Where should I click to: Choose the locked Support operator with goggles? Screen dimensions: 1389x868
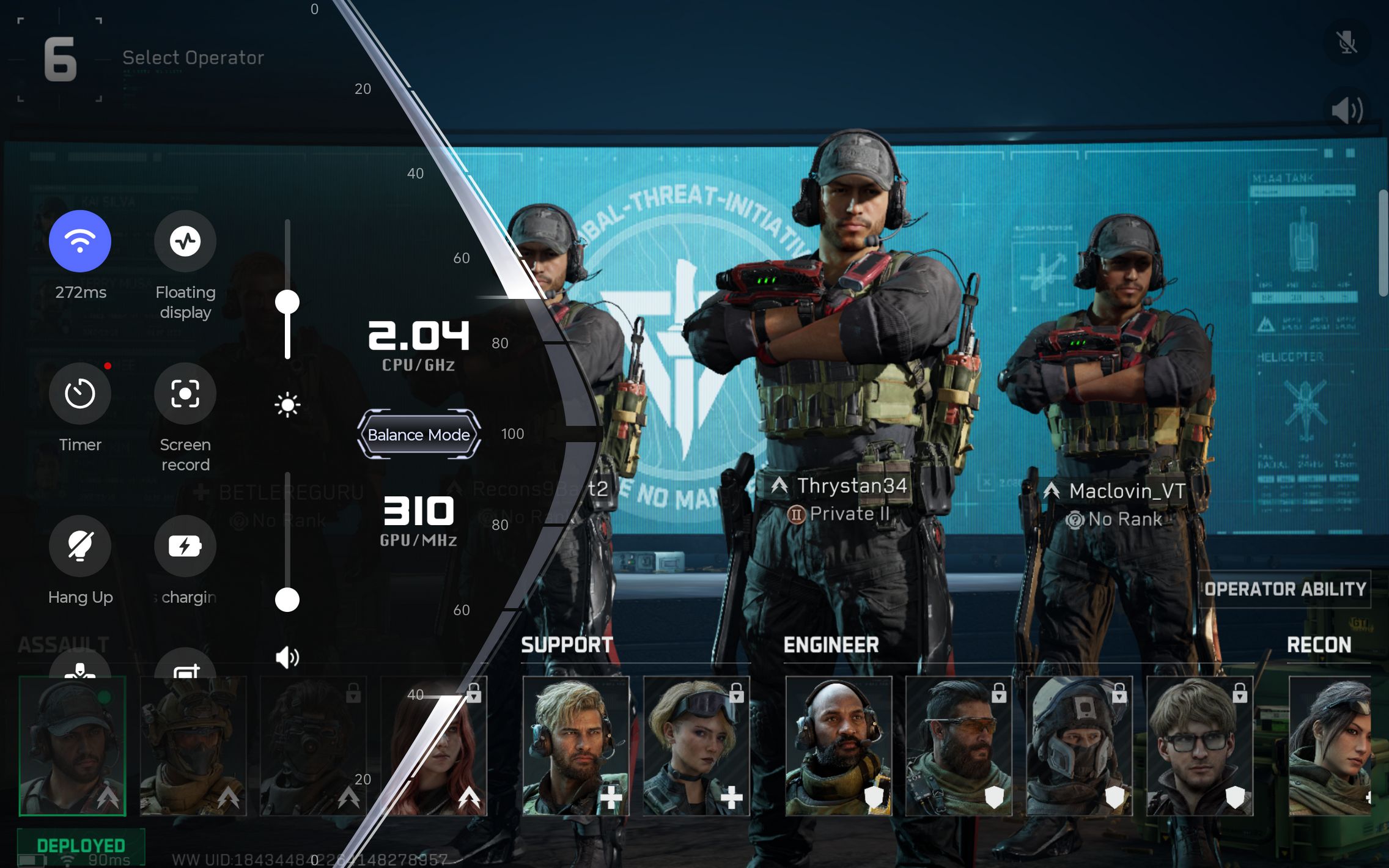pyautogui.click(x=696, y=746)
